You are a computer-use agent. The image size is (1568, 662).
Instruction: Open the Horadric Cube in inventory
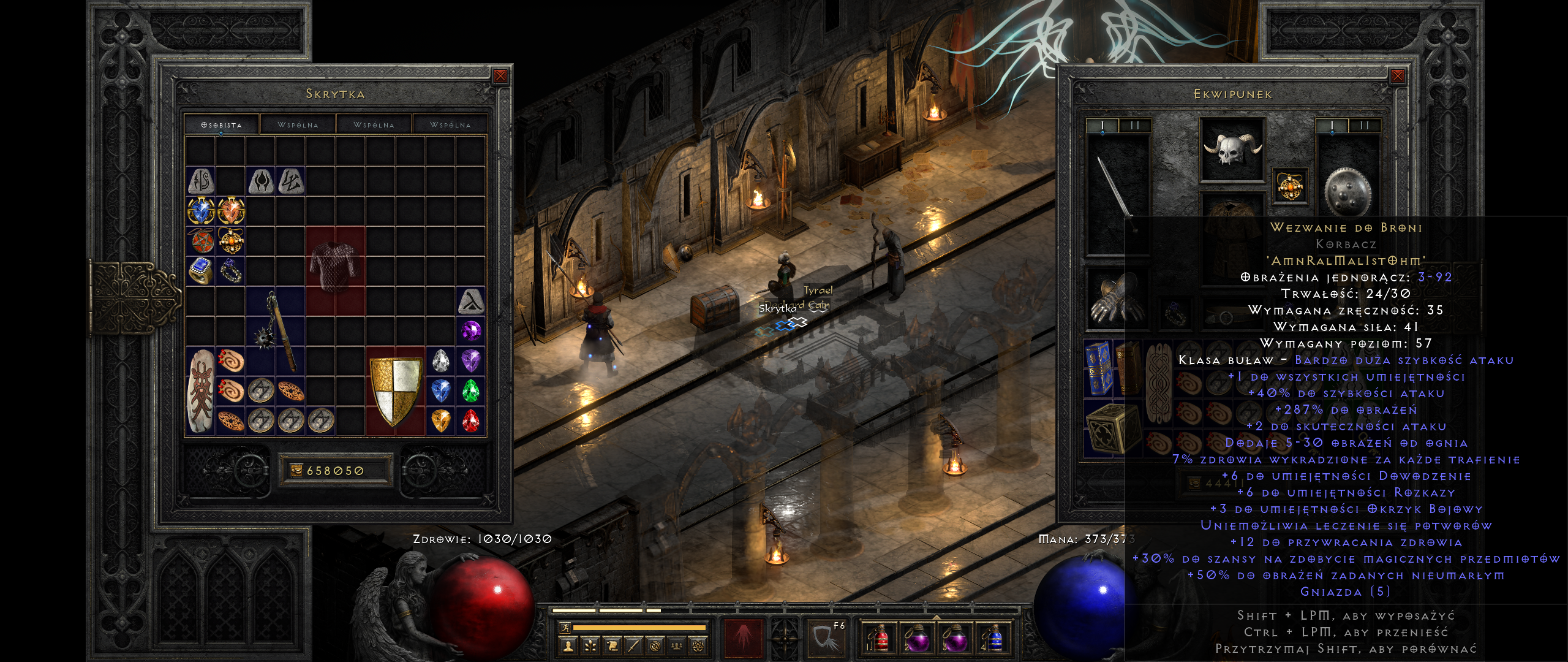(1106, 428)
